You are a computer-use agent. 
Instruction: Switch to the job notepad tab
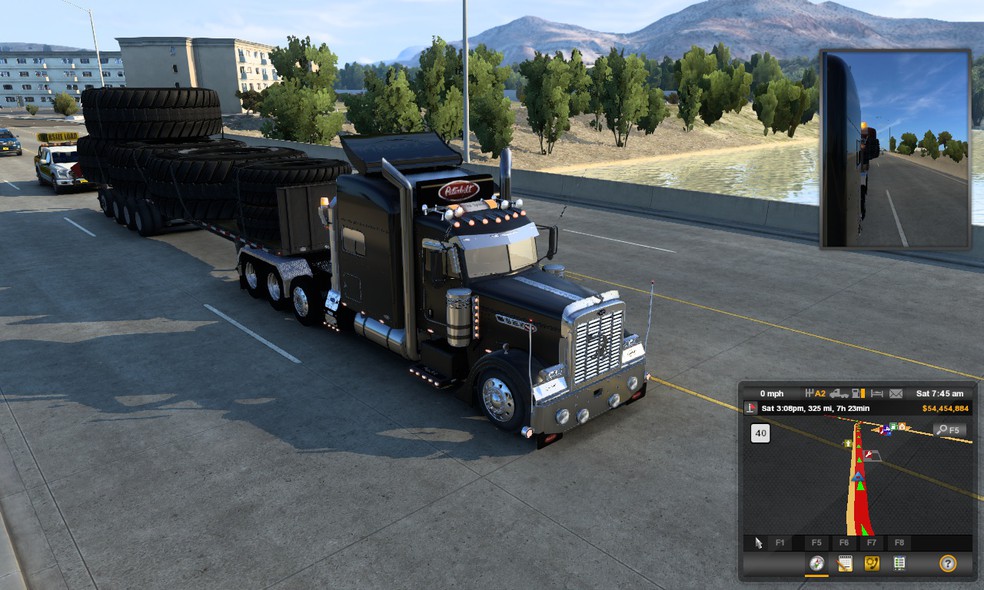[x=845, y=564]
